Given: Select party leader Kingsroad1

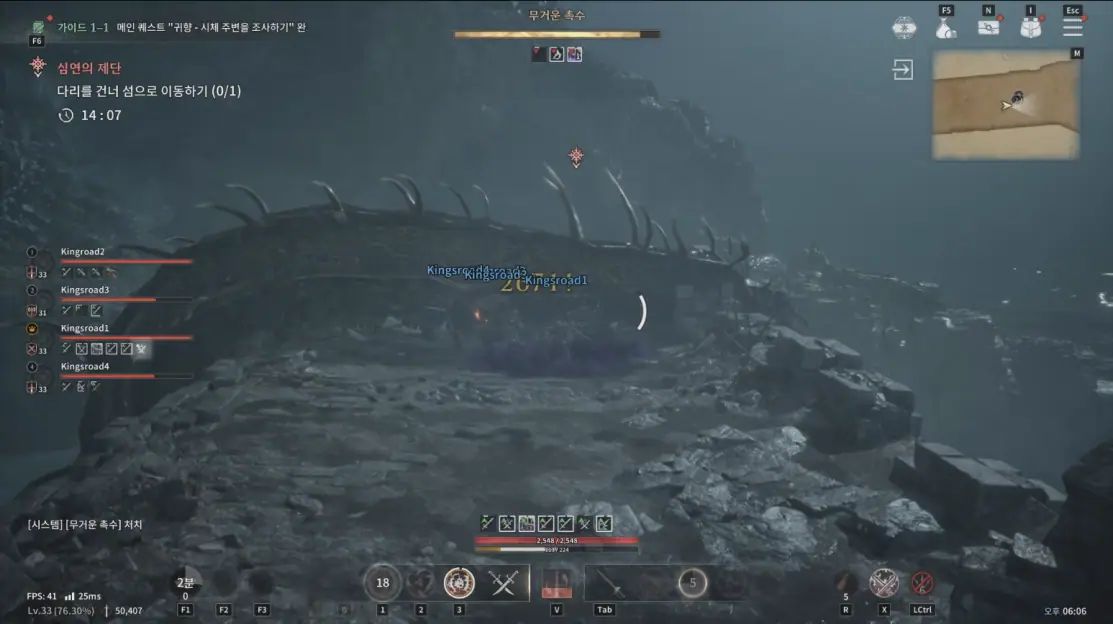Looking at the screenshot, I should 85,328.
